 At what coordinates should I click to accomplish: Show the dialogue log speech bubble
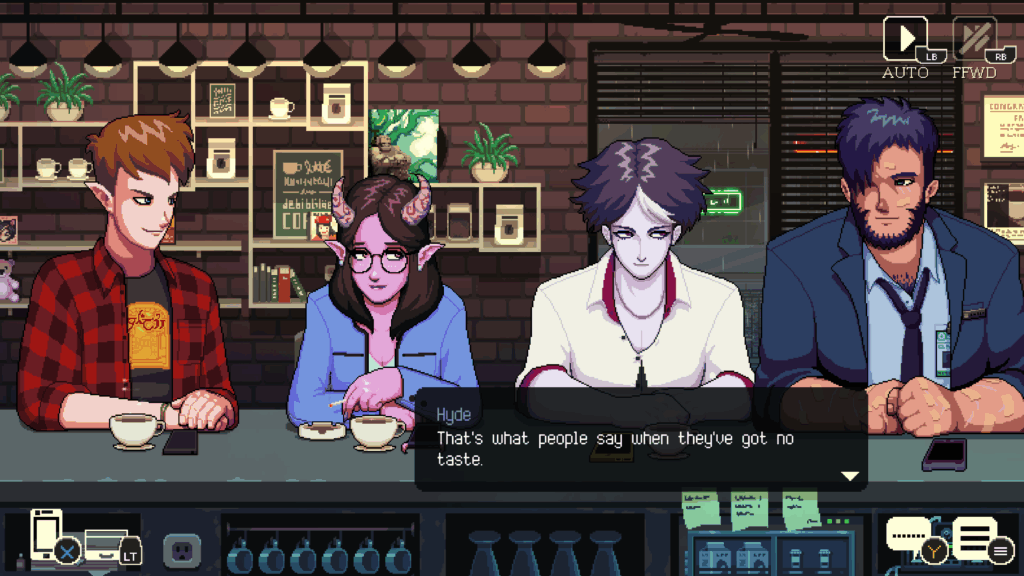(x=909, y=537)
